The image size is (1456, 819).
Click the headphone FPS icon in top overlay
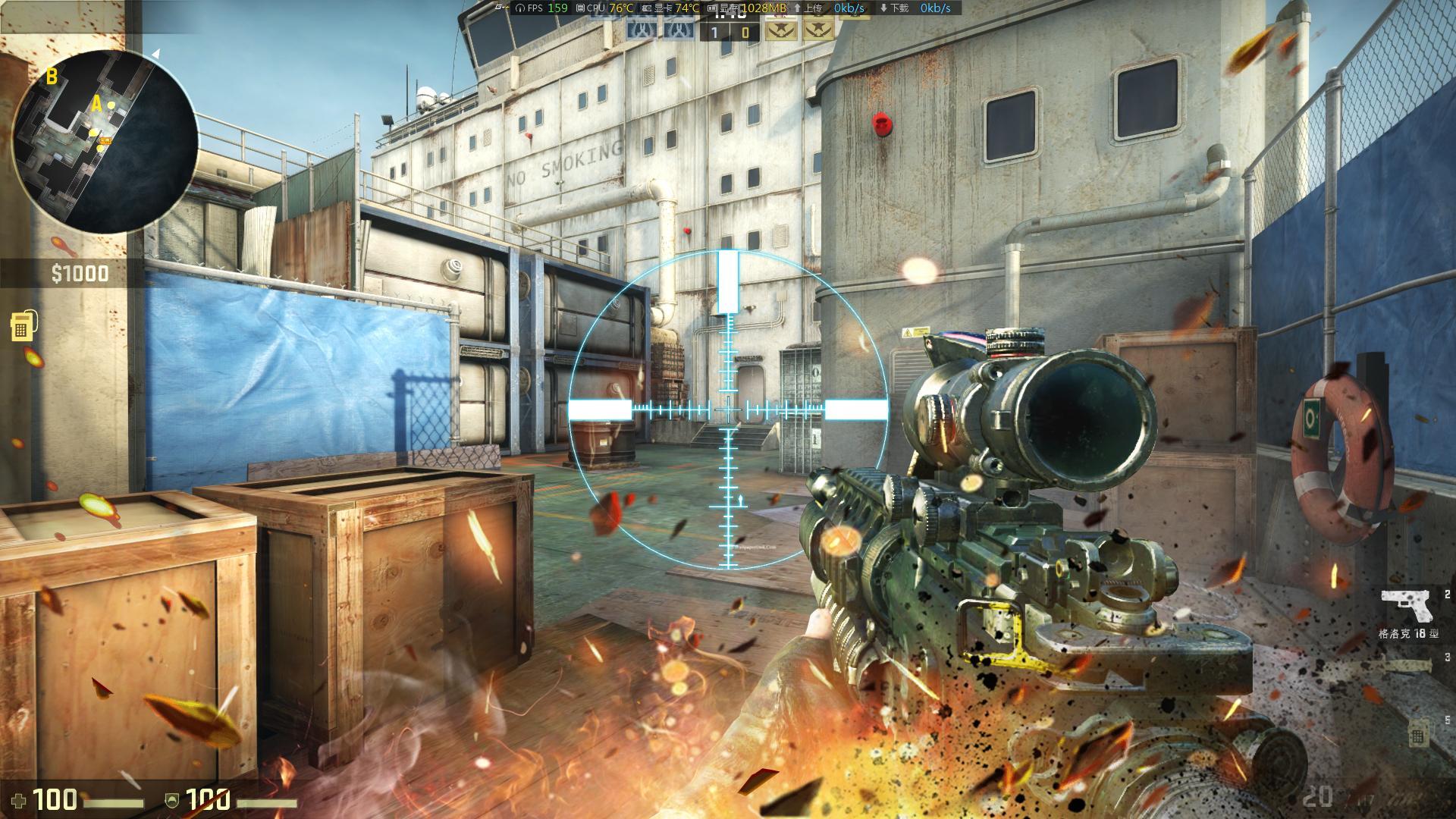click(x=519, y=9)
